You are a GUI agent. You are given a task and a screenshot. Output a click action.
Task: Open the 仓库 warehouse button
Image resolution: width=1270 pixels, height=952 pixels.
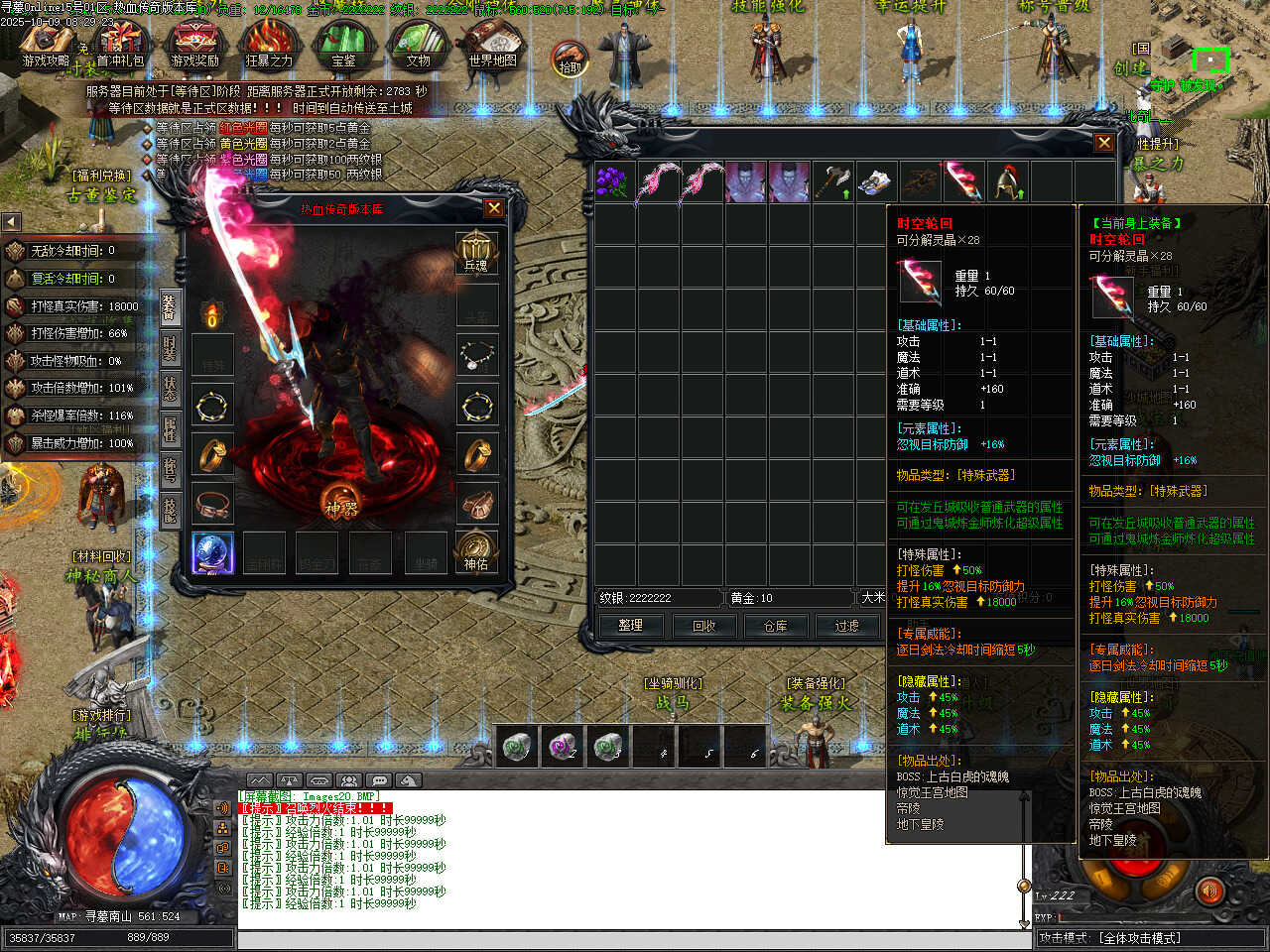click(775, 626)
